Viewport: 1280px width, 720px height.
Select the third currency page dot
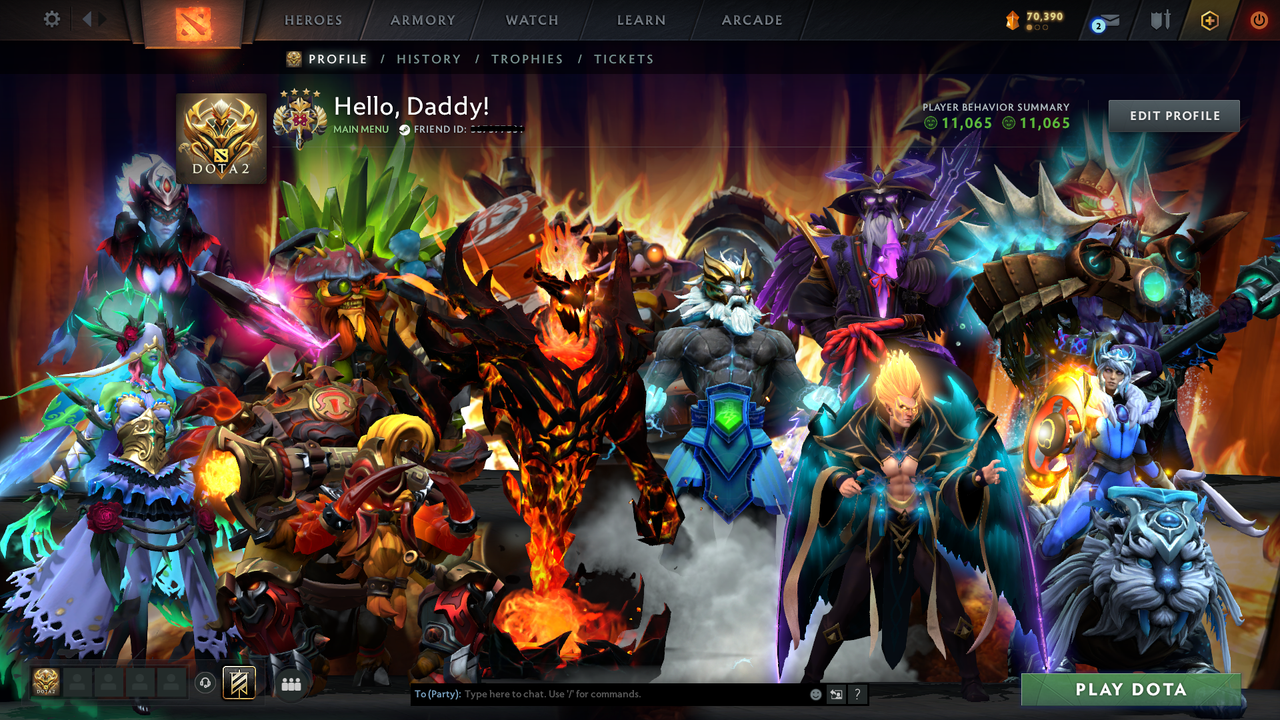pos(1045,28)
